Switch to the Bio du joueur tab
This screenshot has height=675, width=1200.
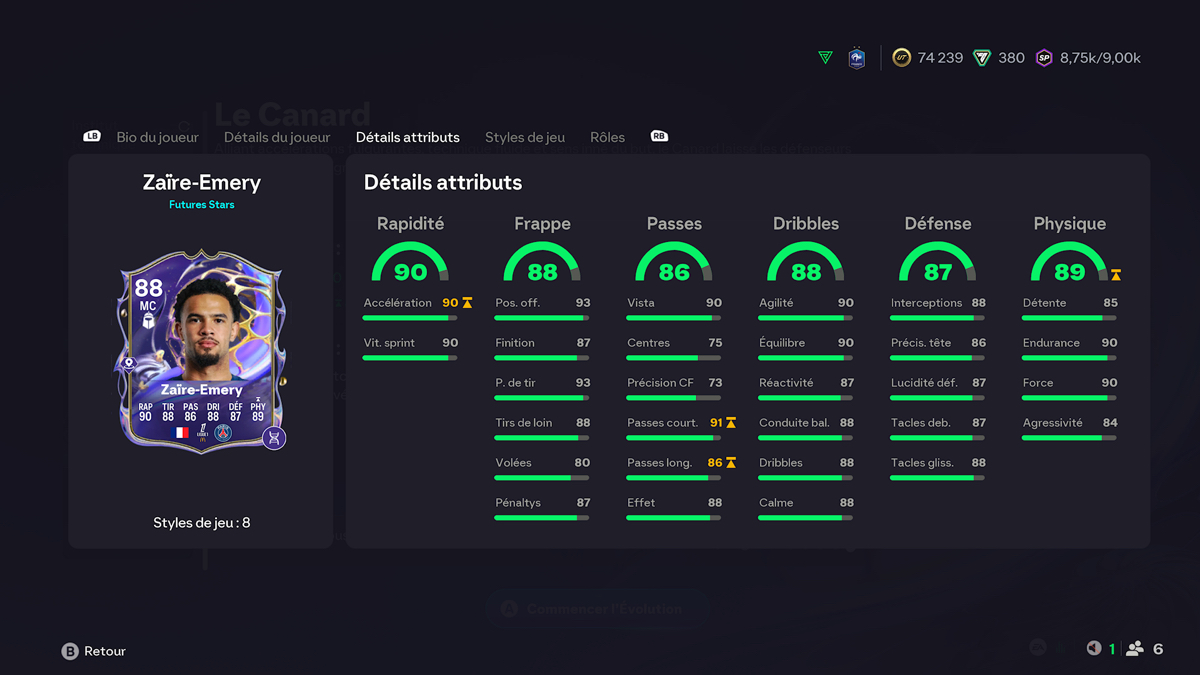157,137
